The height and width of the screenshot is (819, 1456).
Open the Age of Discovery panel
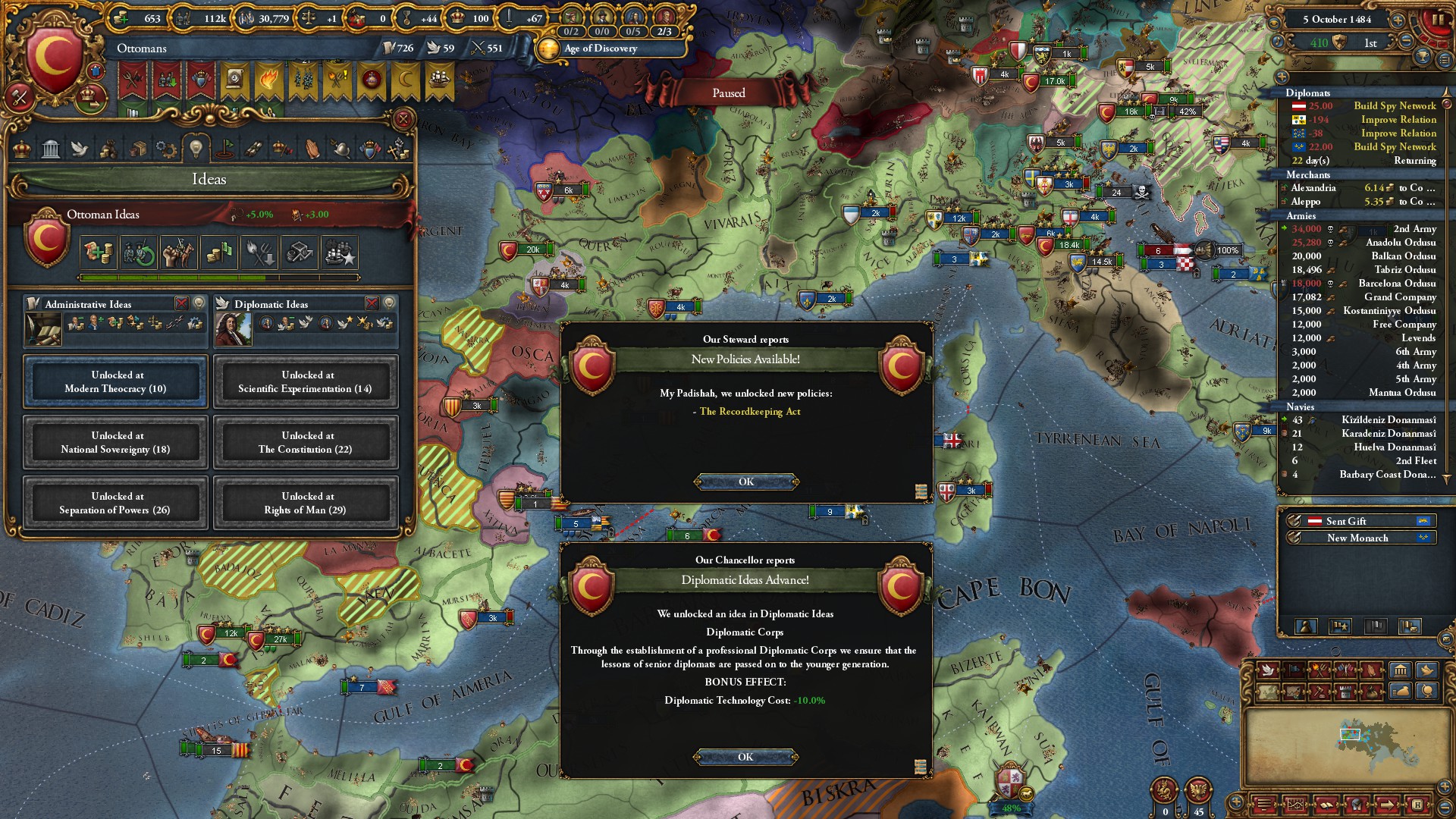(x=601, y=49)
